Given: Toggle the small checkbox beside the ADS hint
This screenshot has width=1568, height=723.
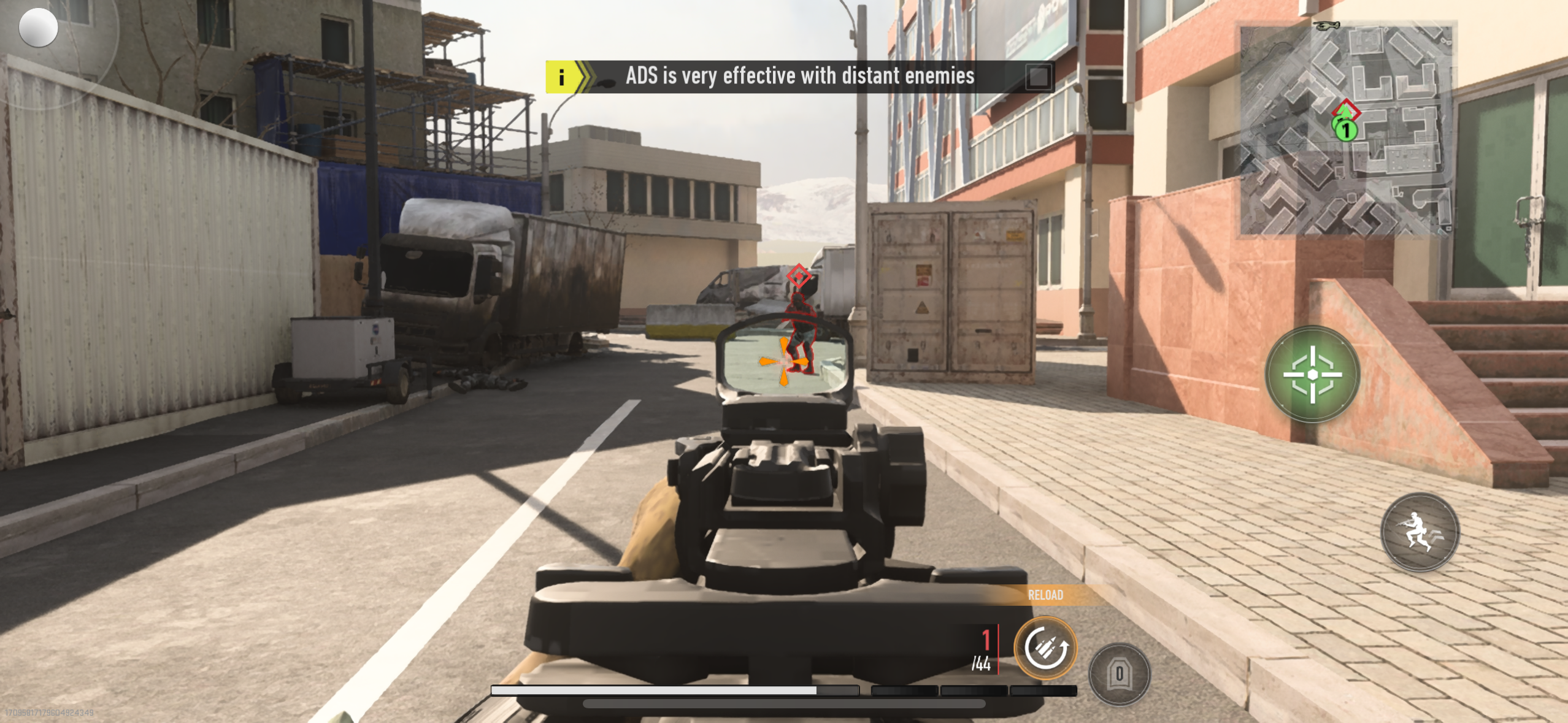Looking at the screenshot, I should pyautogui.click(x=1038, y=77).
